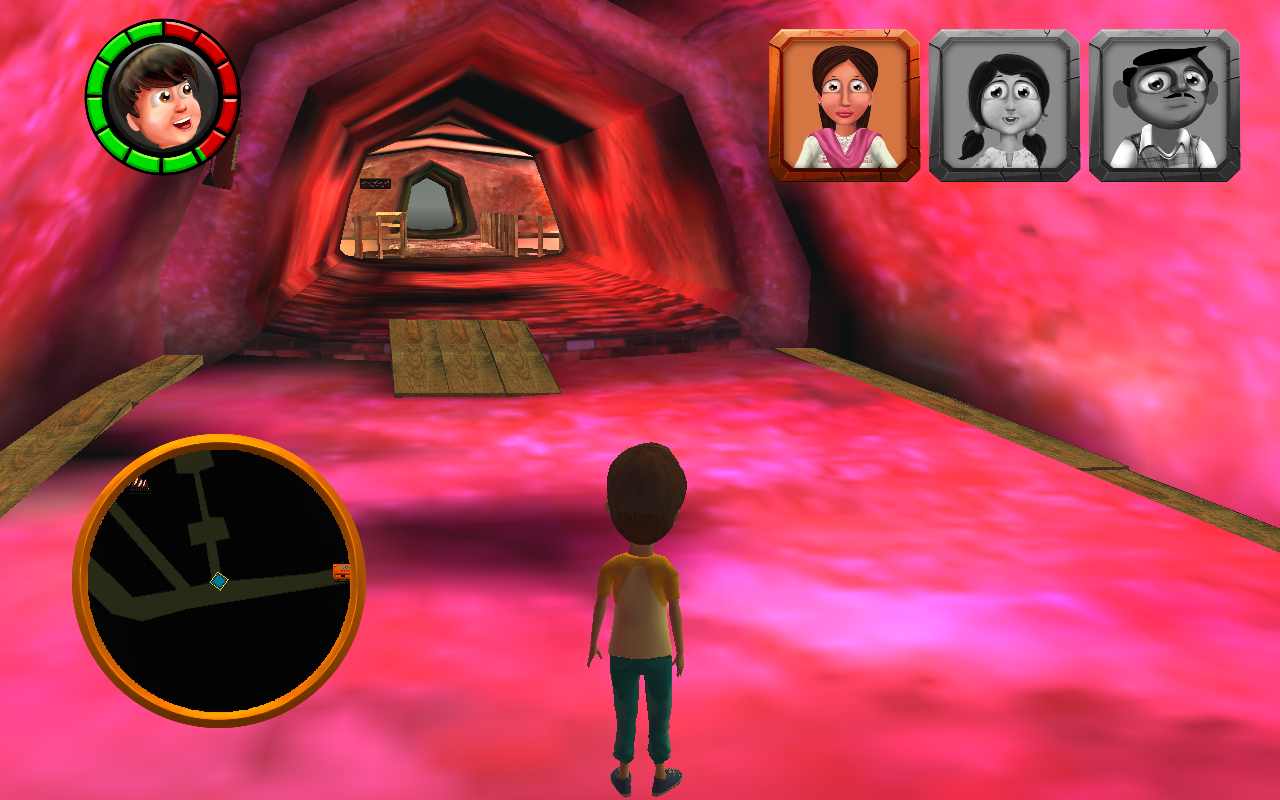This screenshot has width=1280, height=800.
Task: Select the blue diamond player marker
Action: (220, 580)
